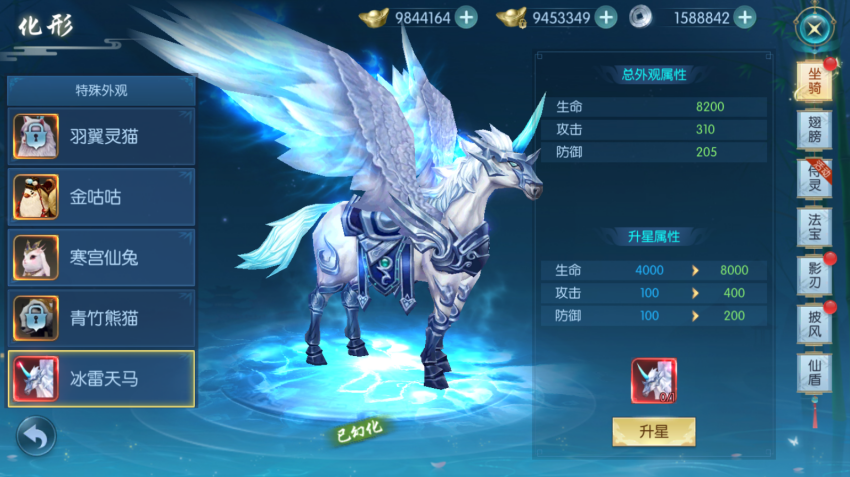Screen dimensions: 850x477
Task: Select 寒宫仙兔 from the list
Action: (x=101, y=258)
